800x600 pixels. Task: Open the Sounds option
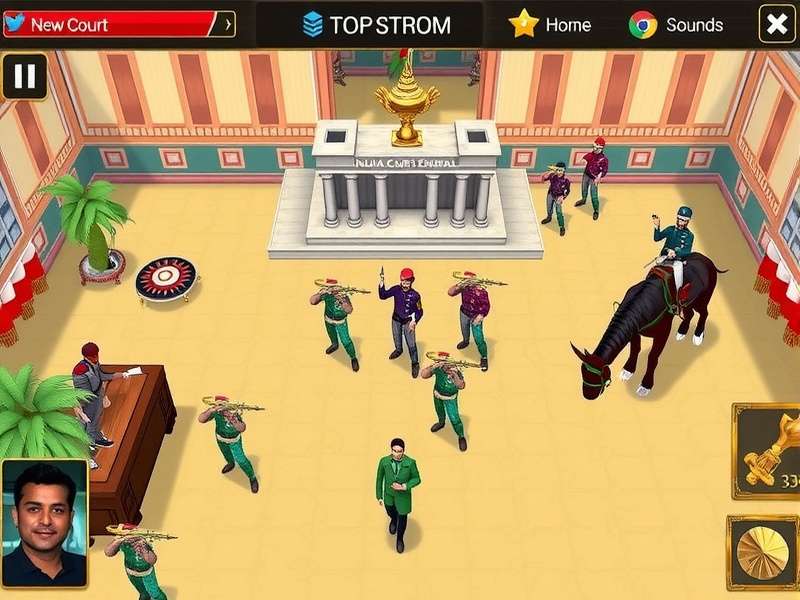676,25
